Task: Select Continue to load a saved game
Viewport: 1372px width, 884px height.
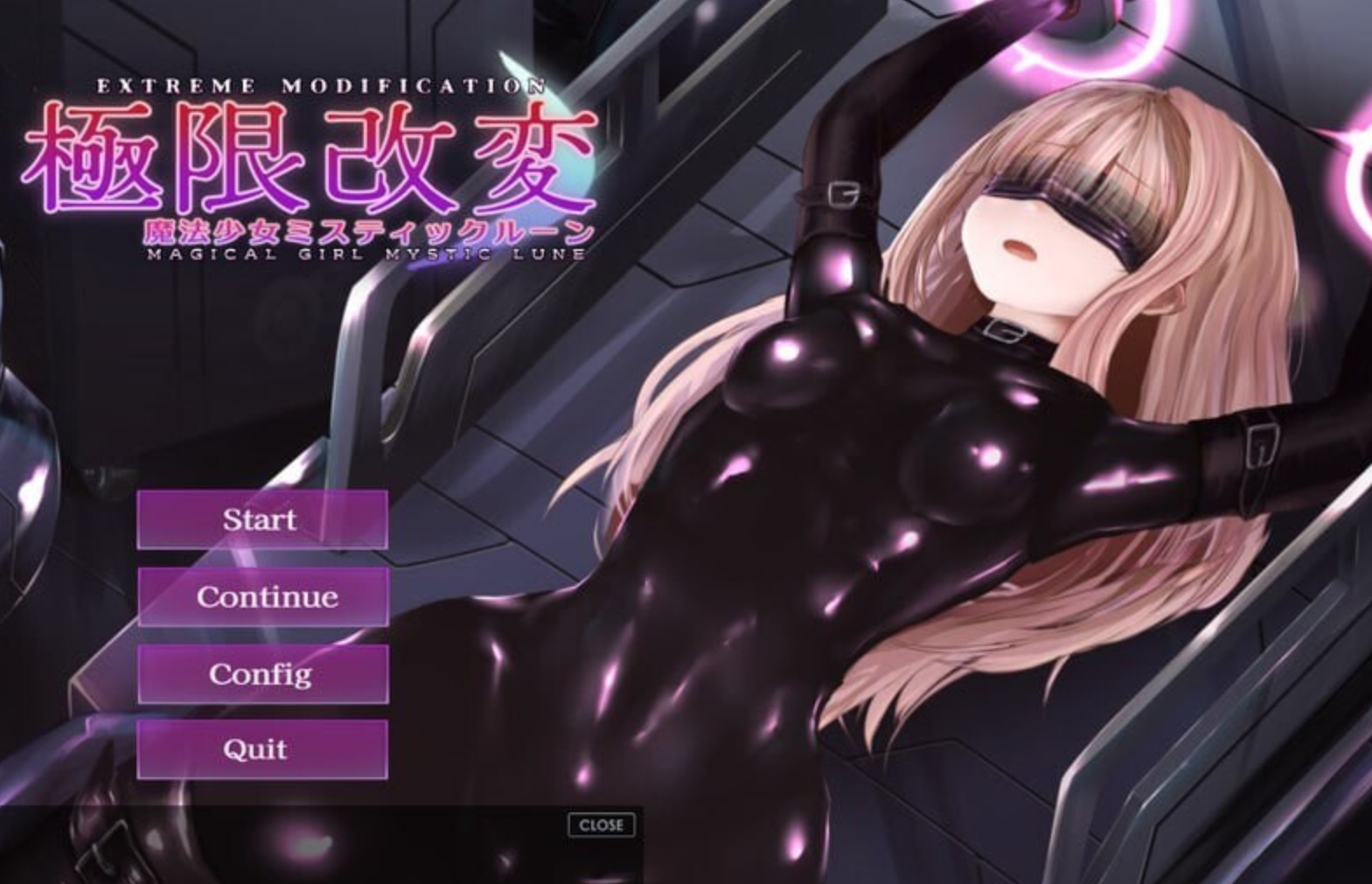Action: point(261,597)
